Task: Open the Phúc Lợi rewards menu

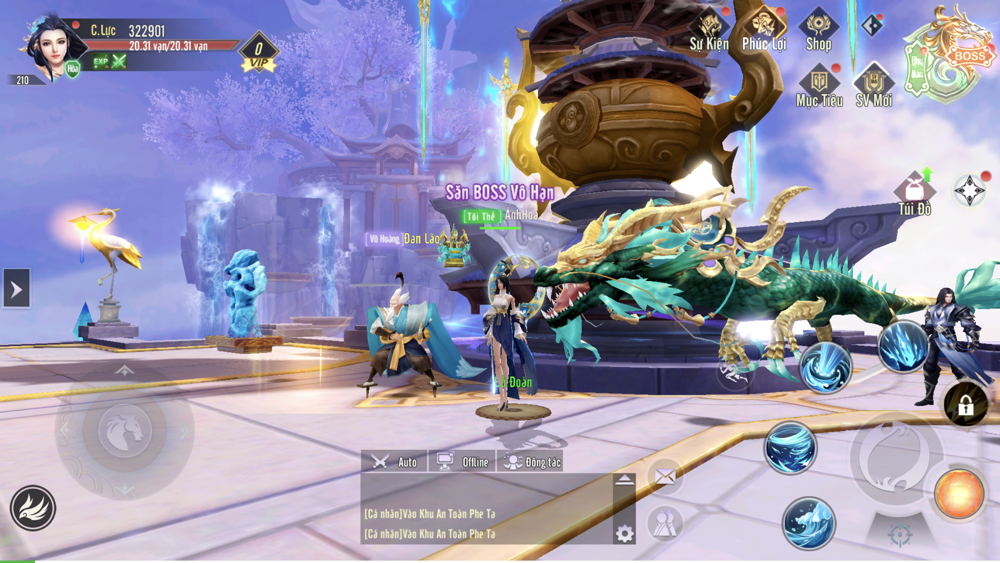Action: click(764, 28)
